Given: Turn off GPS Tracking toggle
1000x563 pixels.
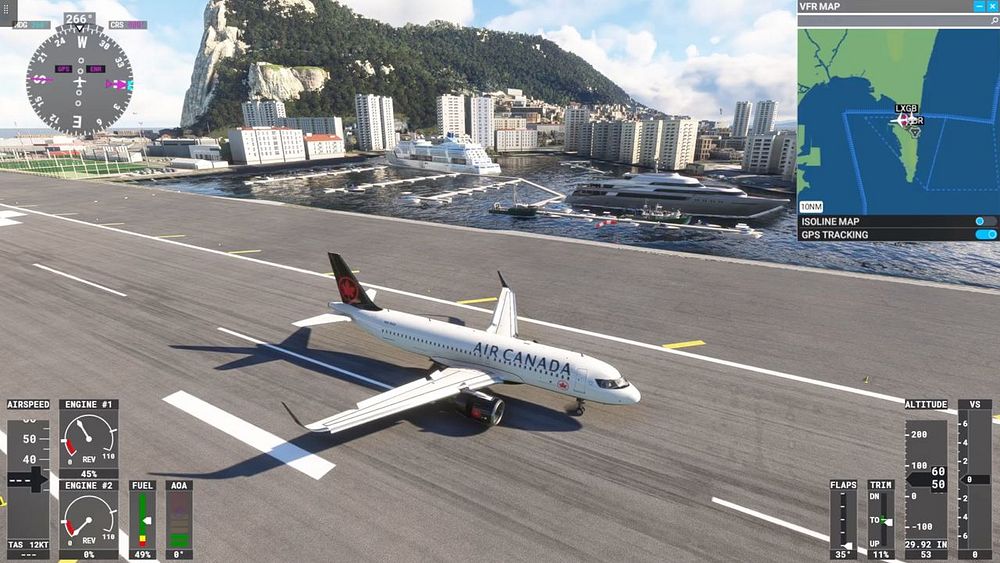Looking at the screenshot, I should pyautogui.click(x=985, y=235).
